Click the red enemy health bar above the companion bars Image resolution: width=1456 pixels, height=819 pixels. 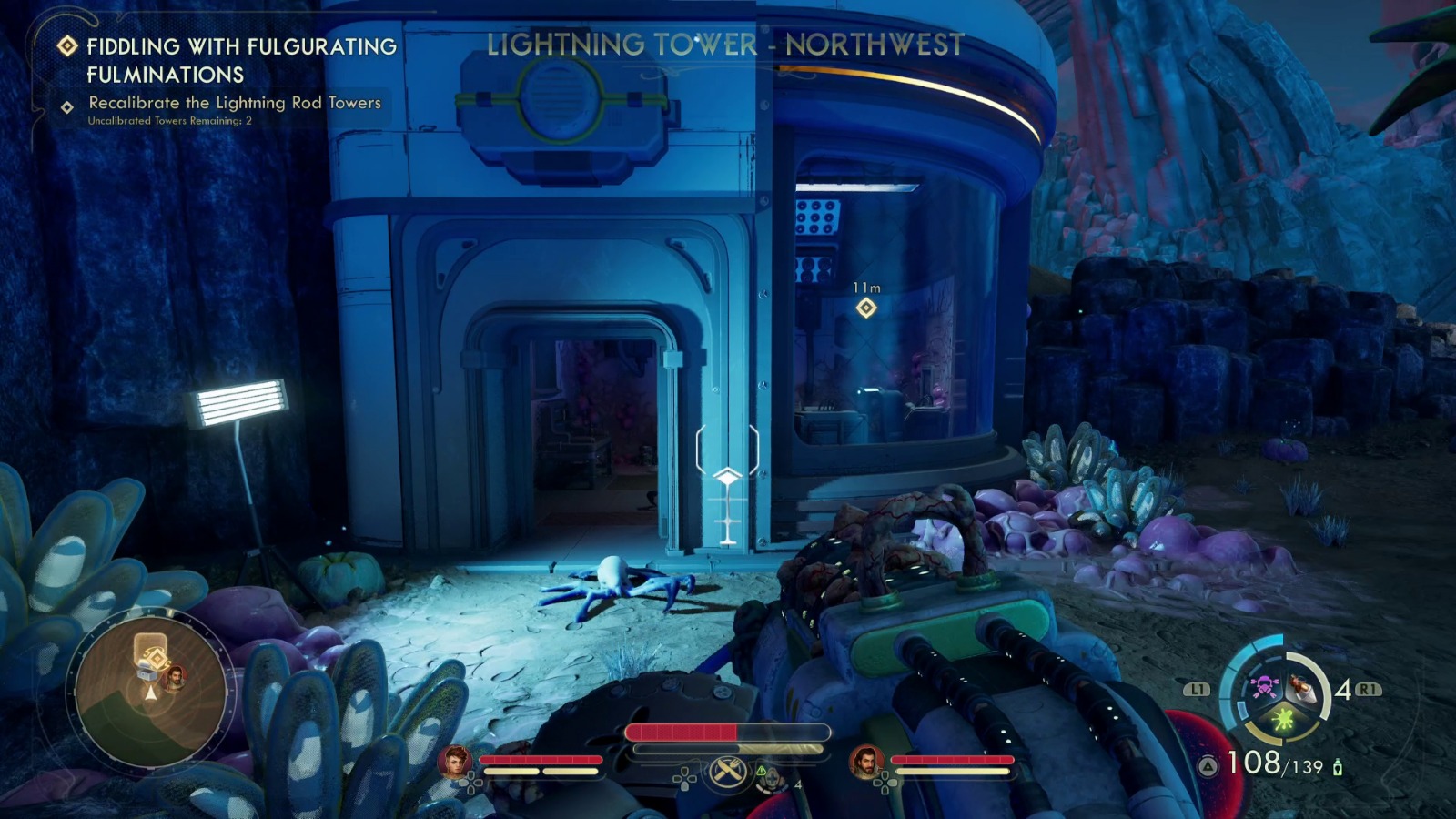728,732
